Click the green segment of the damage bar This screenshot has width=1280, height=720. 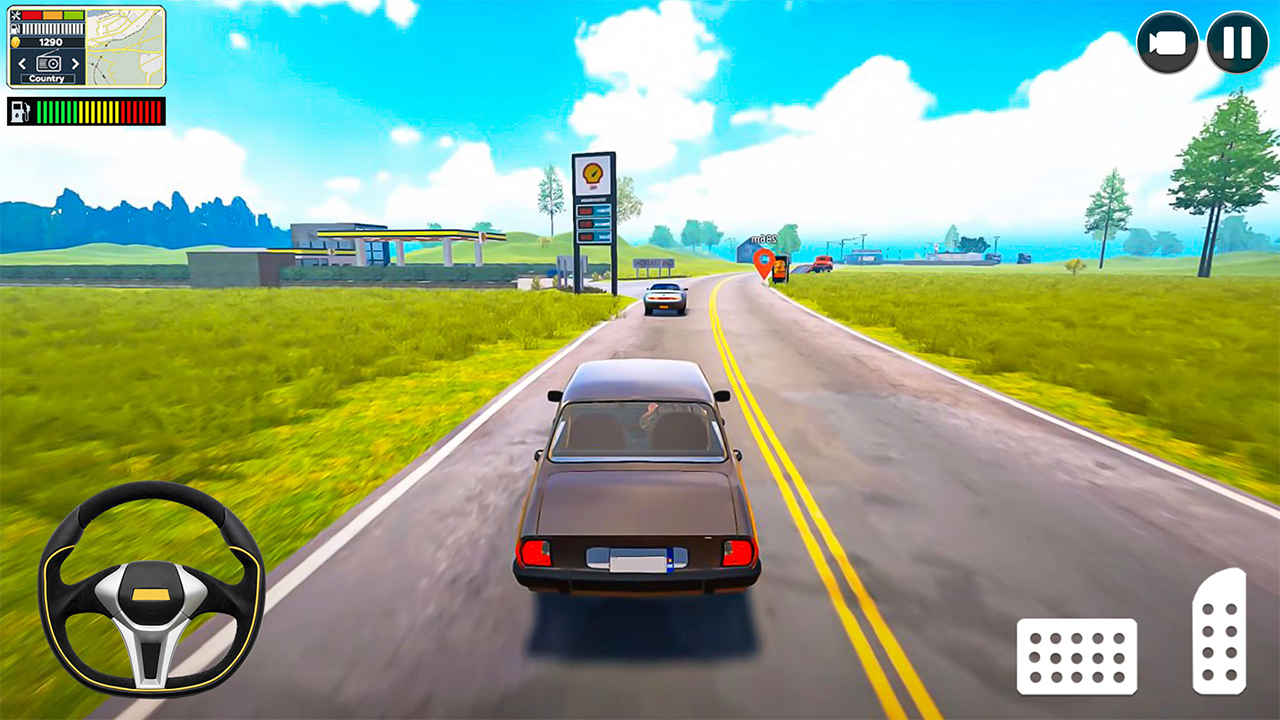[x=72, y=15]
